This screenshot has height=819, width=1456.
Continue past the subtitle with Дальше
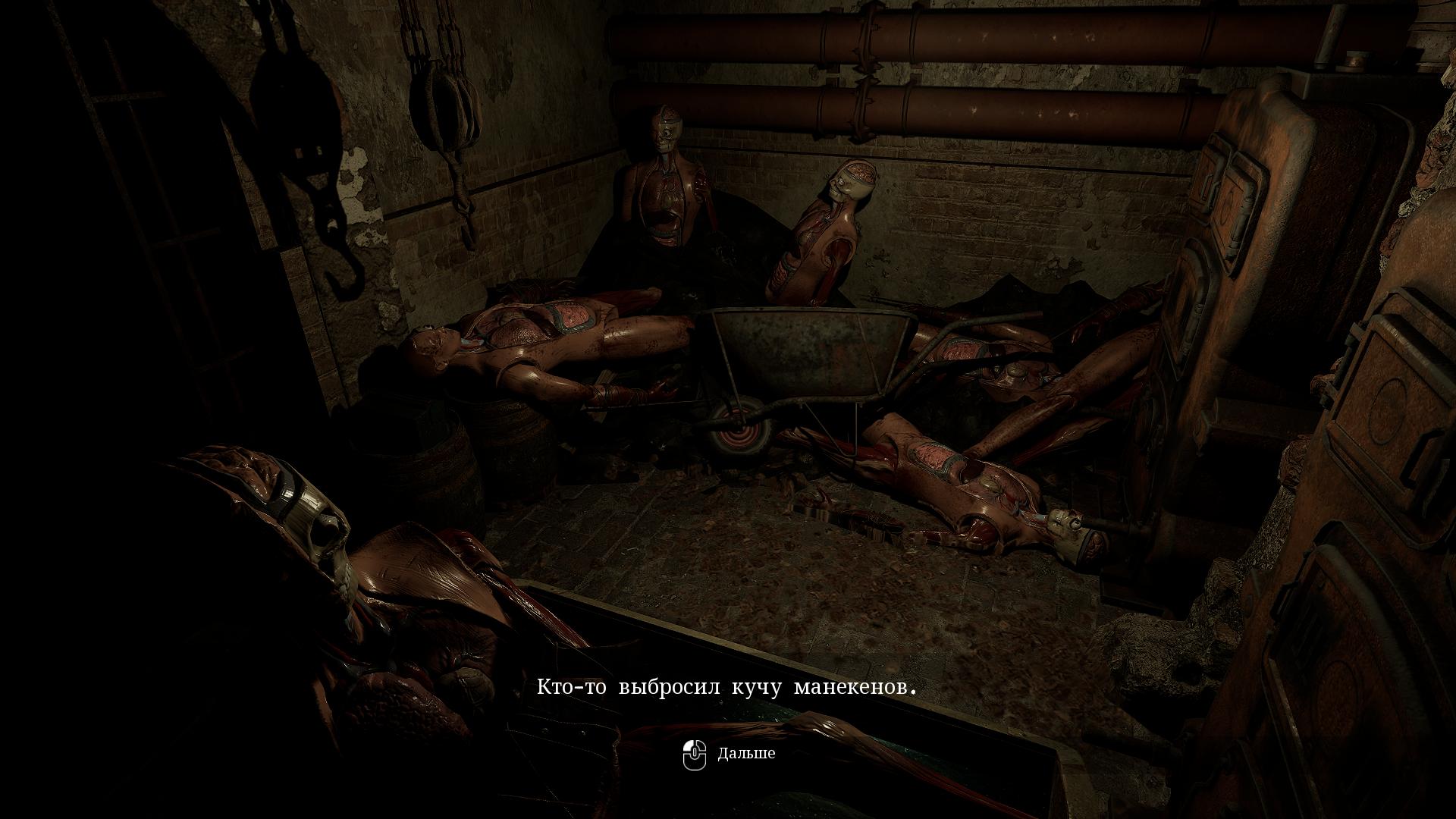pyautogui.click(x=730, y=754)
